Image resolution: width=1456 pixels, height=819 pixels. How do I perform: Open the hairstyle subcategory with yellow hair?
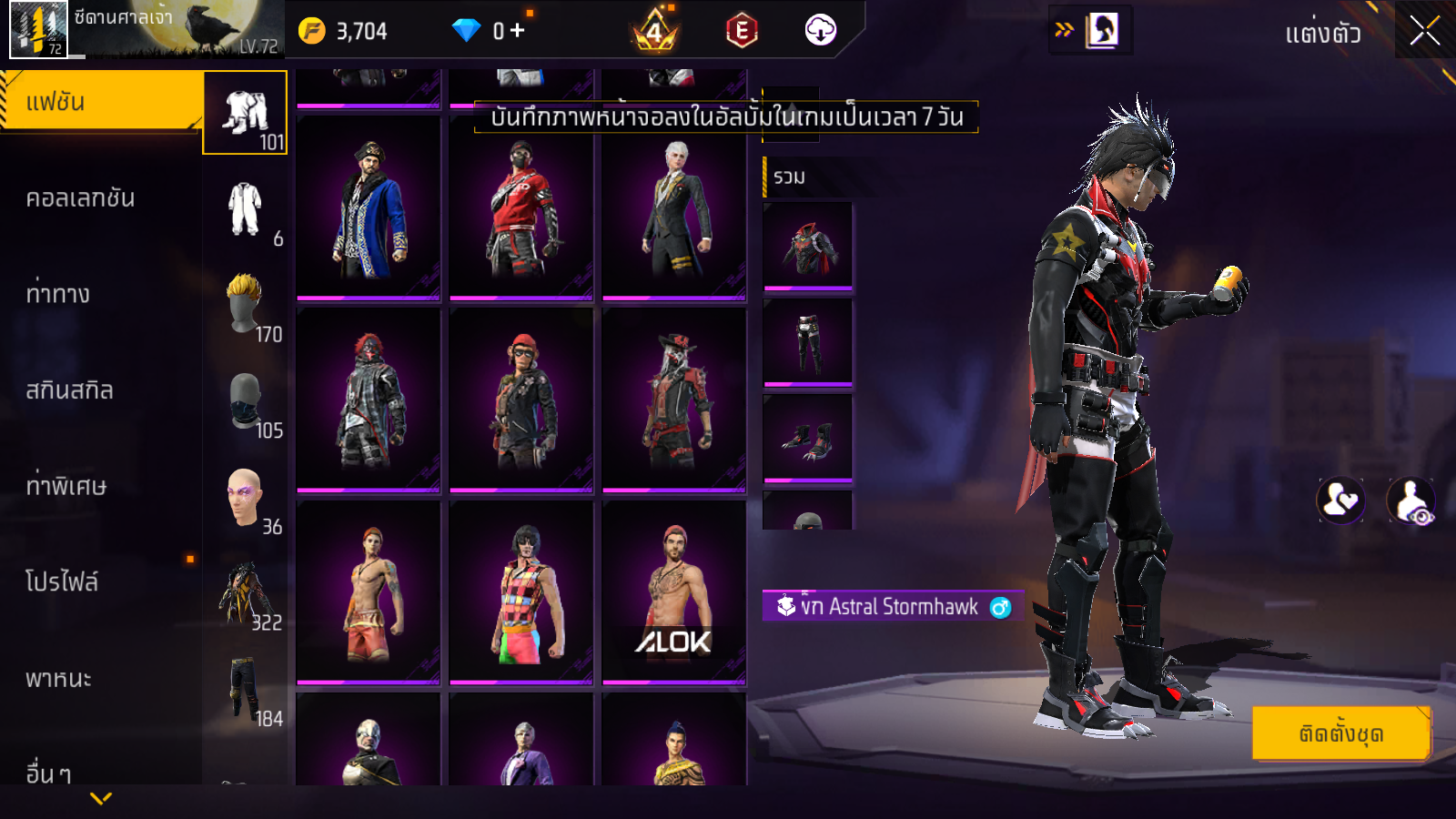click(x=245, y=305)
